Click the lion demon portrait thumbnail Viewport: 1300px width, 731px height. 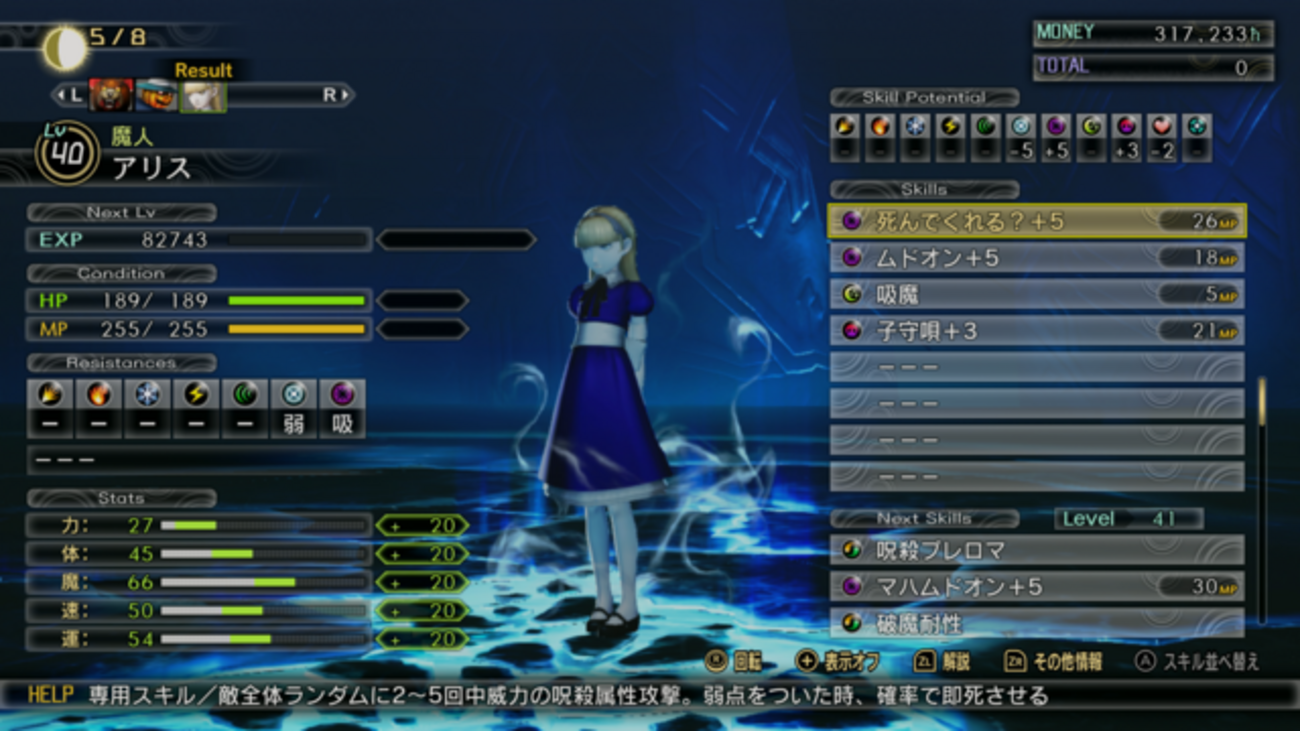point(110,96)
